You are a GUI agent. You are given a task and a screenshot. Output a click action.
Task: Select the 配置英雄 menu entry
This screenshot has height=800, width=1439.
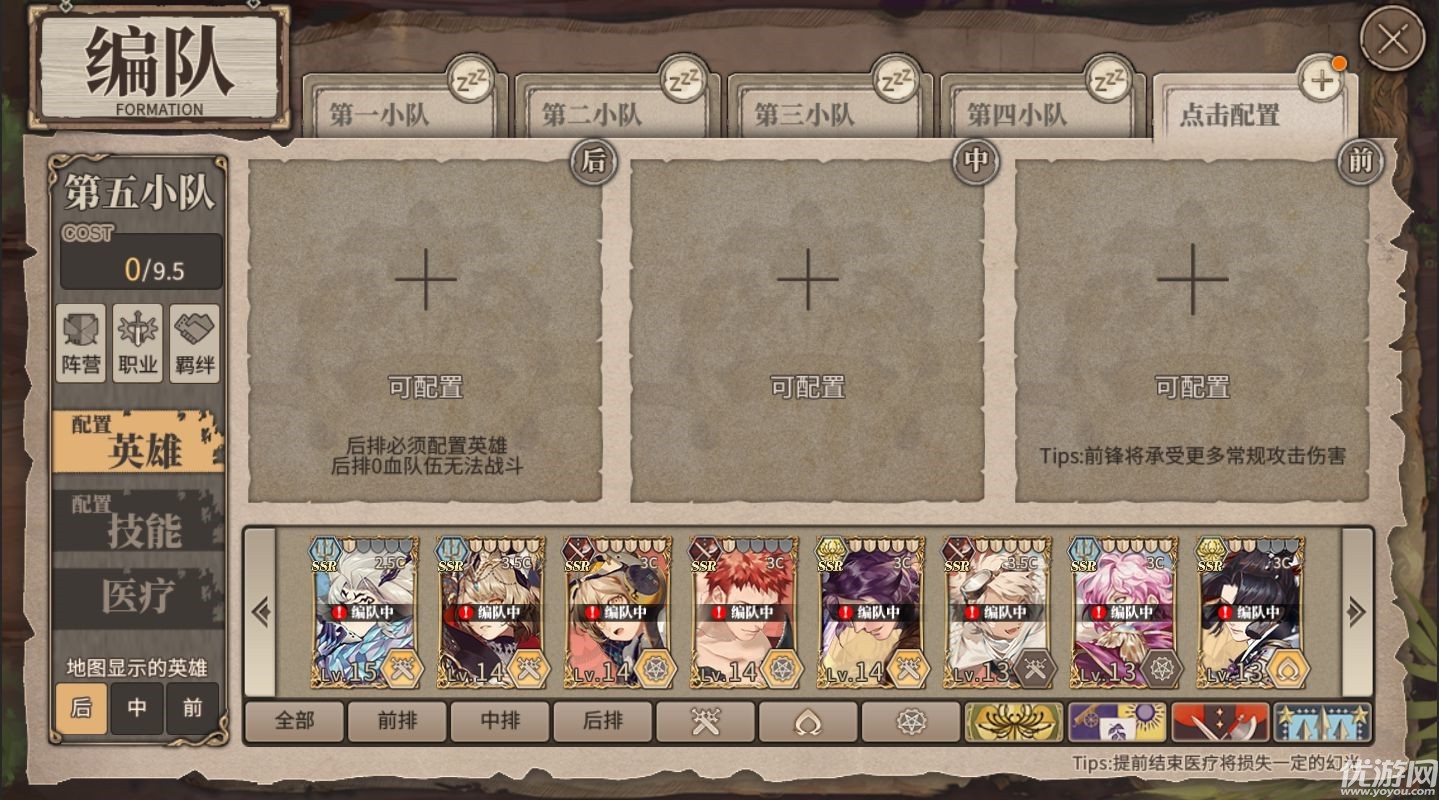138,441
